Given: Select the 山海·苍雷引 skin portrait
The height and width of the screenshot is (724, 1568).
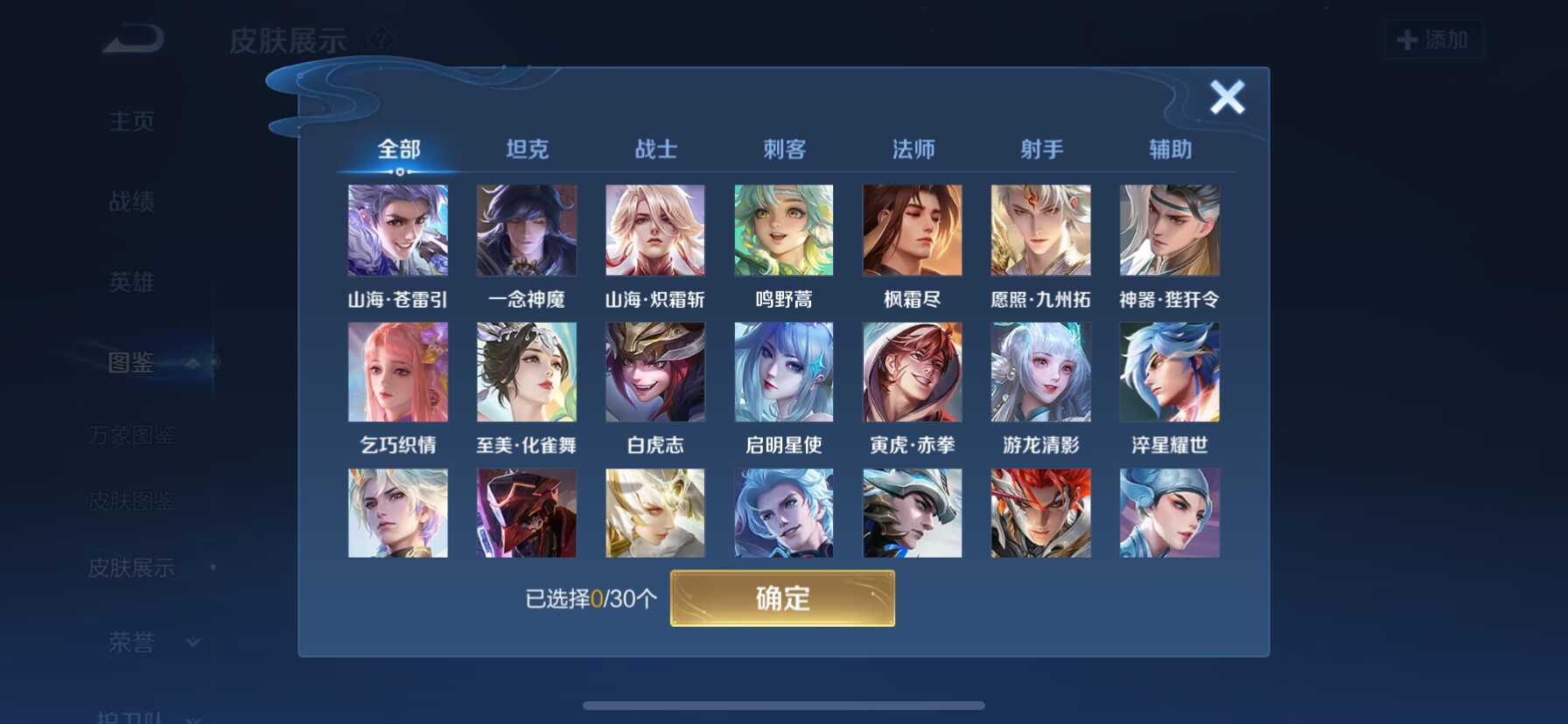Looking at the screenshot, I should [x=398, y=230].
